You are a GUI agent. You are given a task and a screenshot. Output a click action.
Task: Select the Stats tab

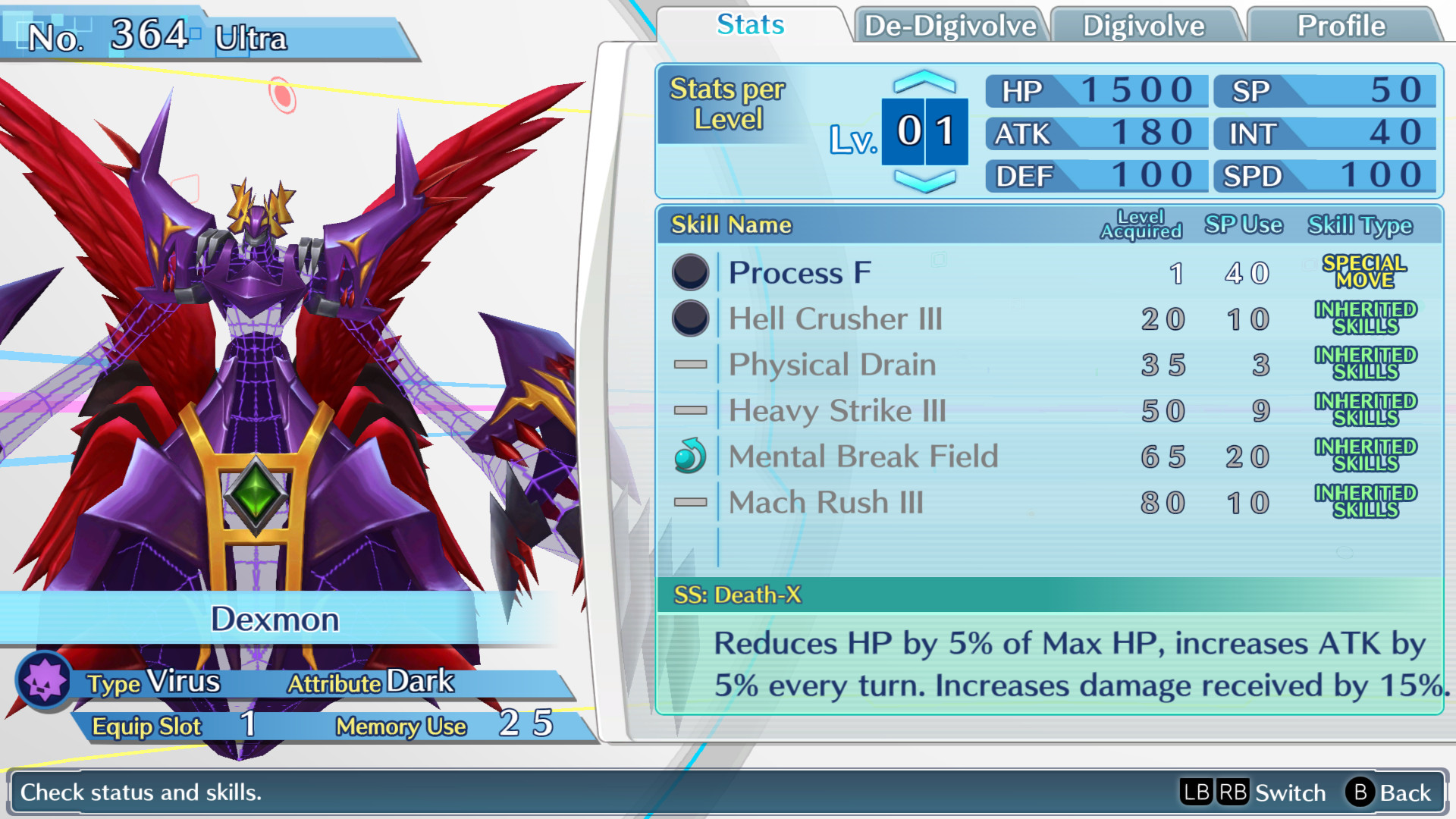[x=748, y=25]
